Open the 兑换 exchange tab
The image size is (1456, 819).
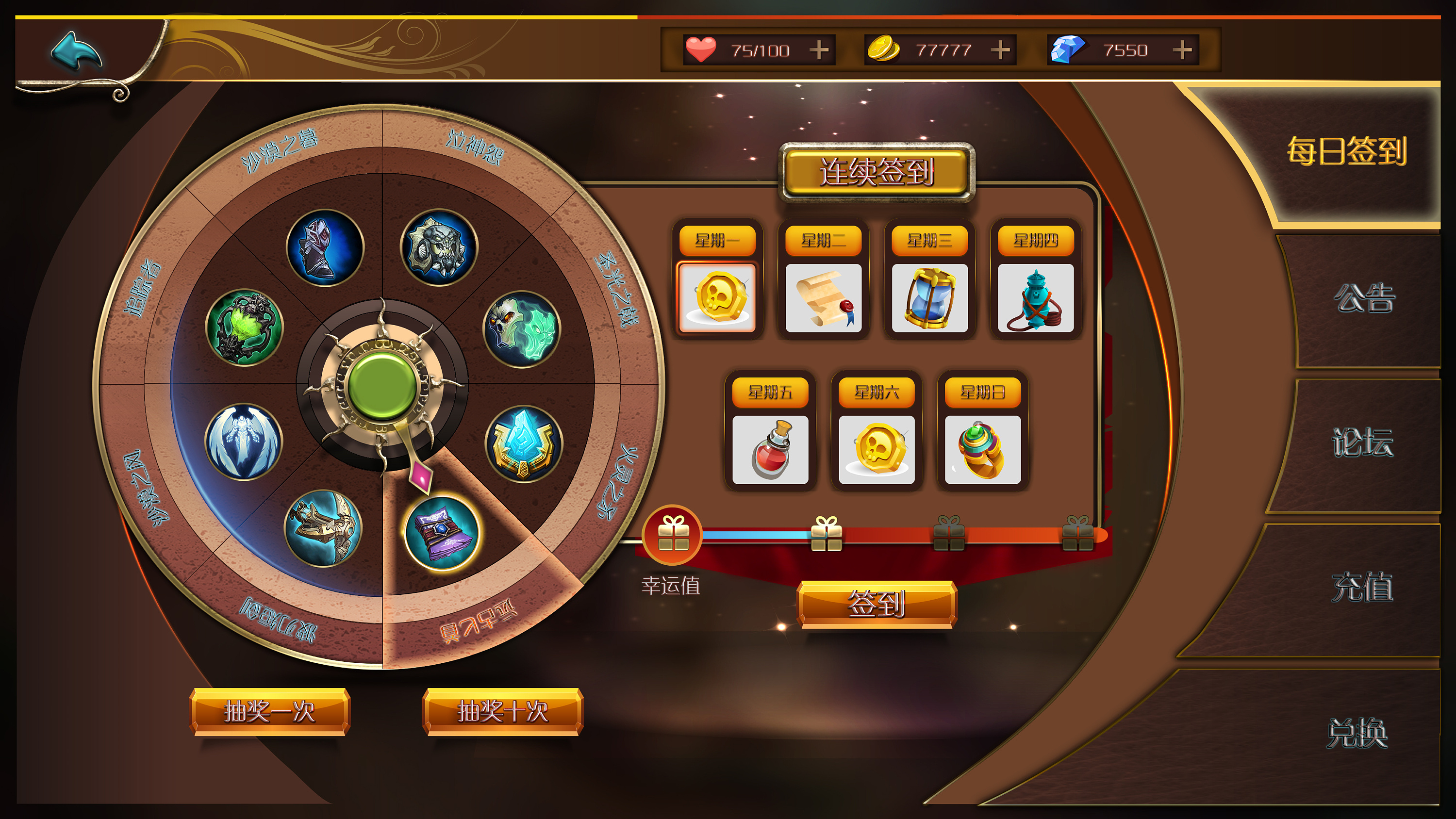pos(1357,734)
